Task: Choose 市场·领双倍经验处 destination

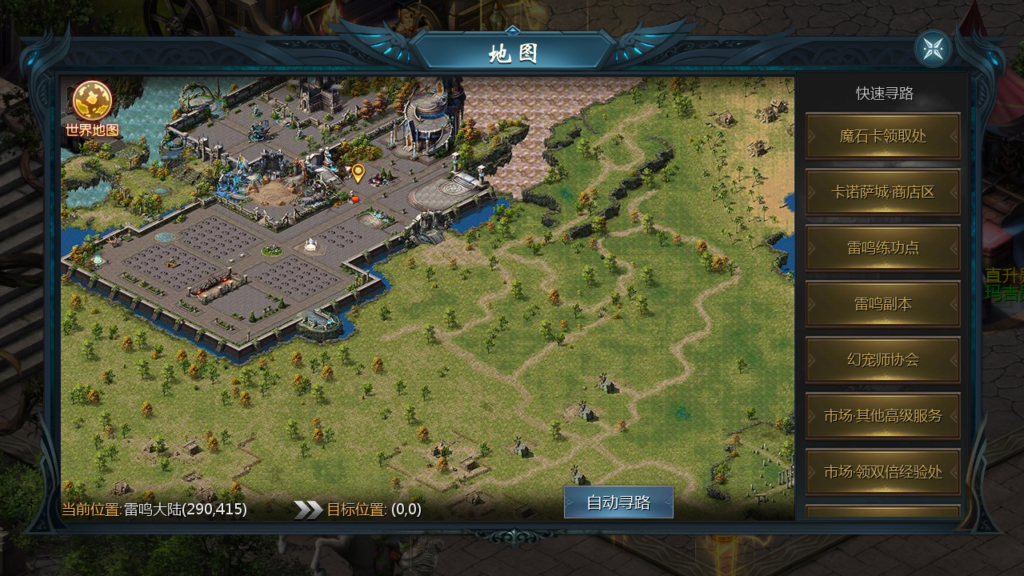Action: [x=883, y=472]
